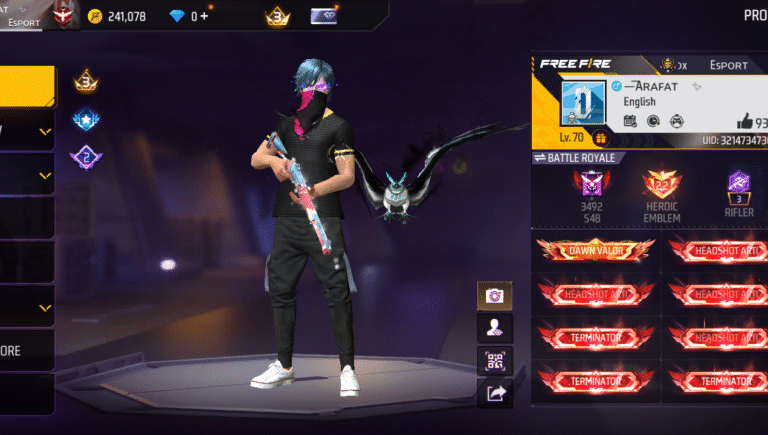View the Rifler weapon badge

pyautogui.click(x=740, y=184)
